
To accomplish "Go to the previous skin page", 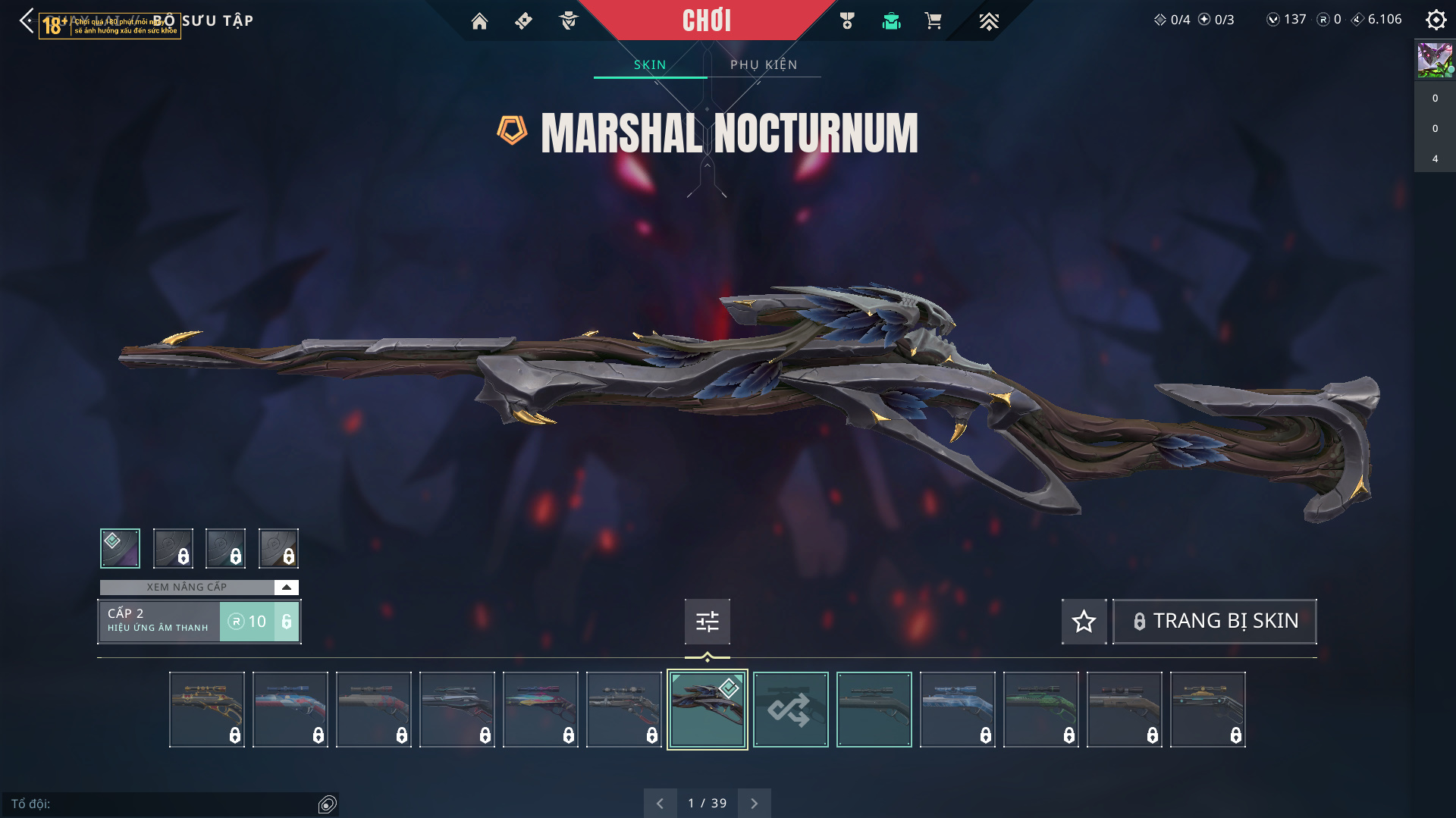I will tap(660, 803).
